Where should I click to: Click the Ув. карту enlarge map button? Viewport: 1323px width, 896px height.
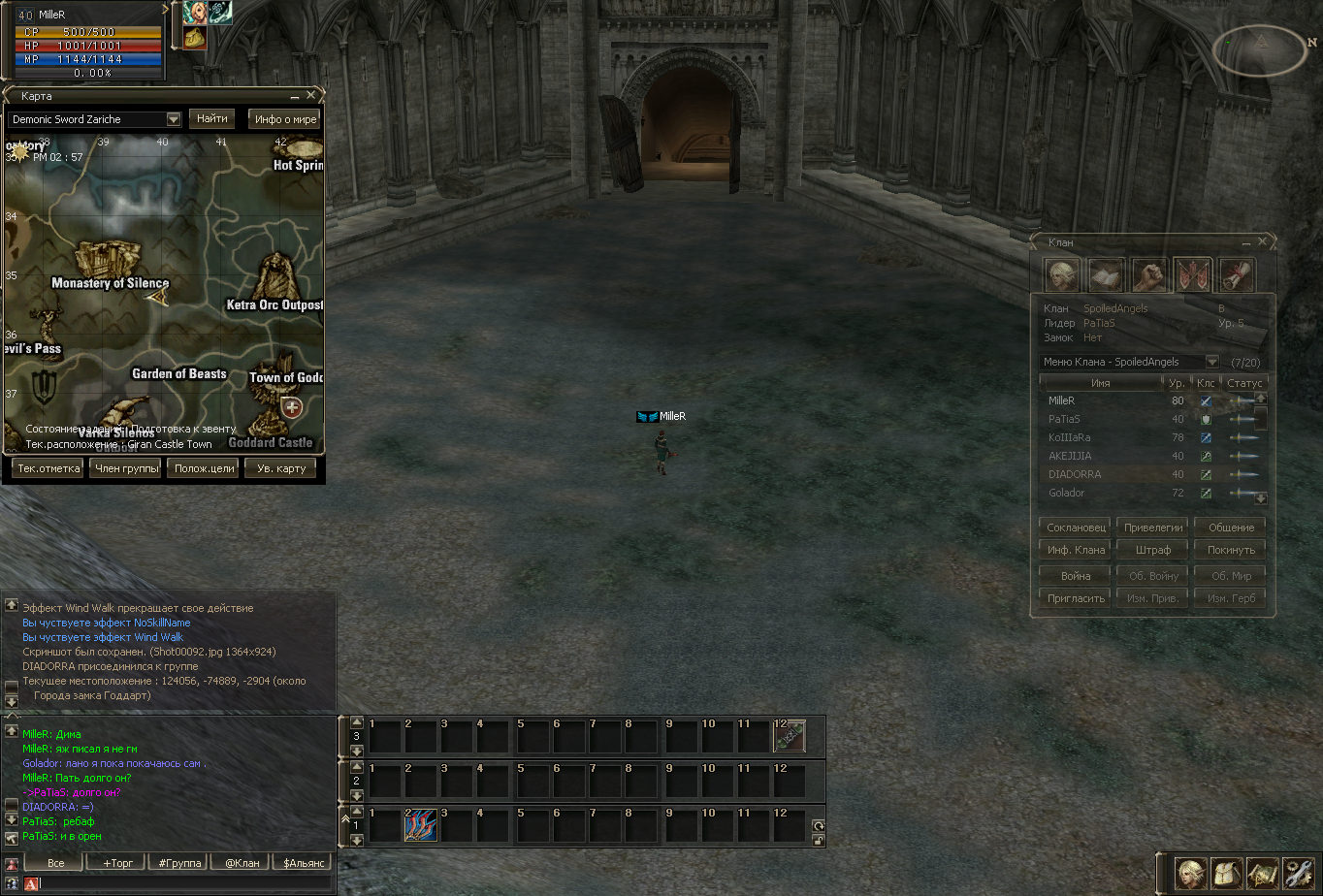280,468
